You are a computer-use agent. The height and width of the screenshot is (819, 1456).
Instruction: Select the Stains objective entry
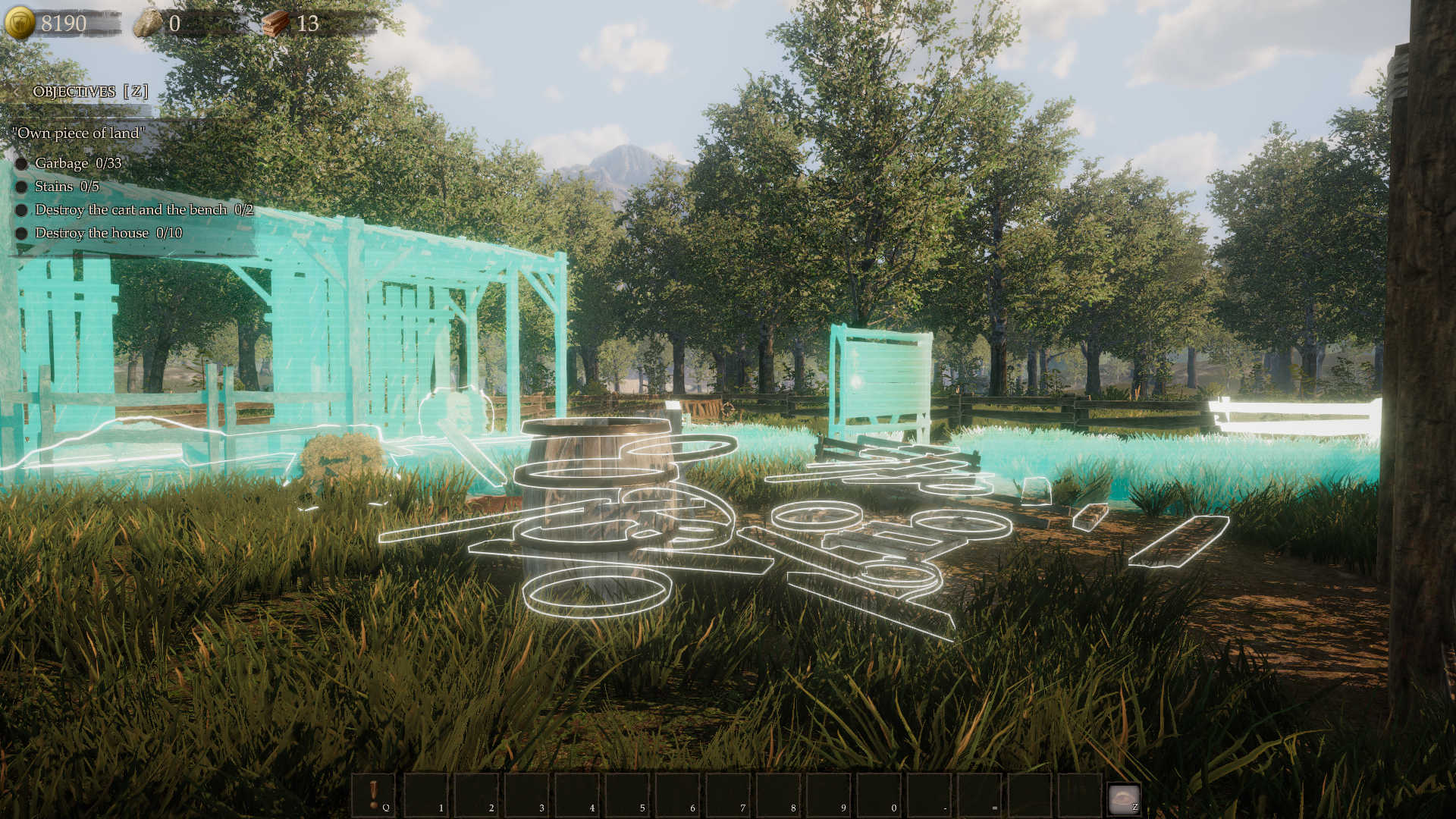pyautogui.click(x=66, y=187)
